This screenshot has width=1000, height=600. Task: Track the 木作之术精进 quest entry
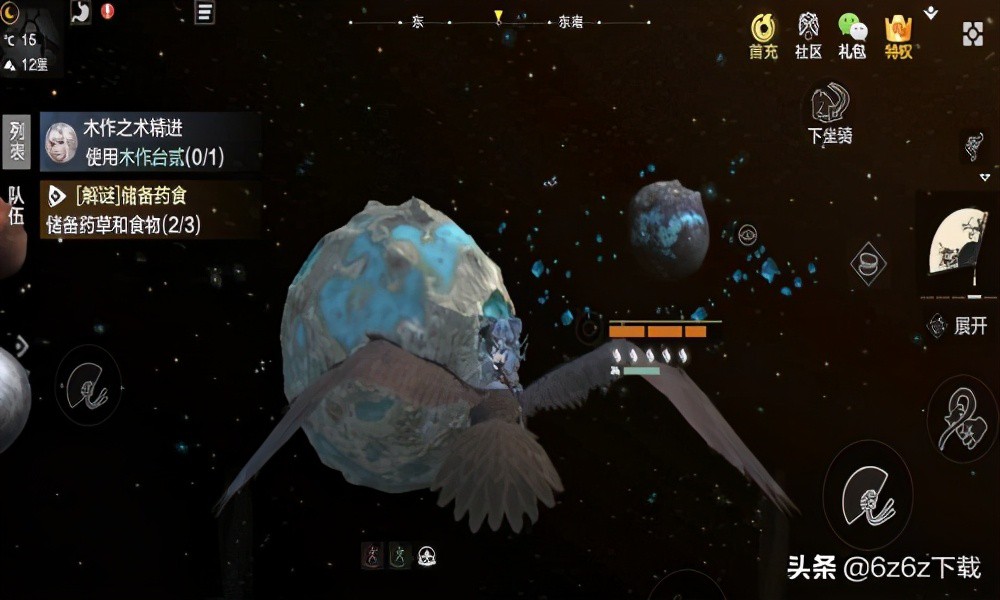(x=150, y=142)
